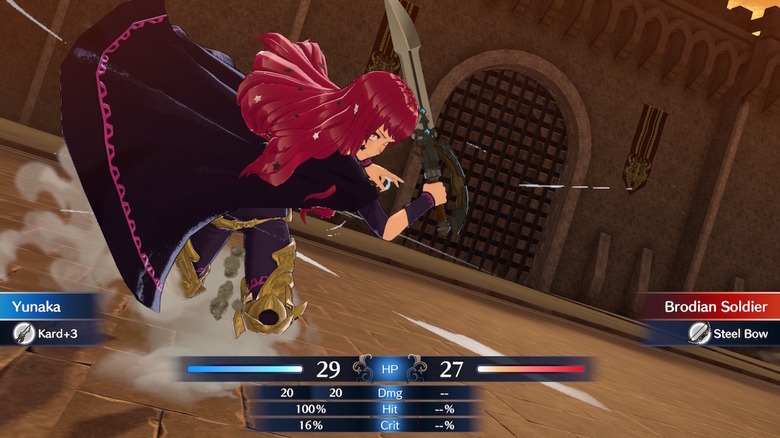The width and height of the screenshot is (780, 438).
Task: Click the Yunaka name plate
Action: (x=50, y=306)
